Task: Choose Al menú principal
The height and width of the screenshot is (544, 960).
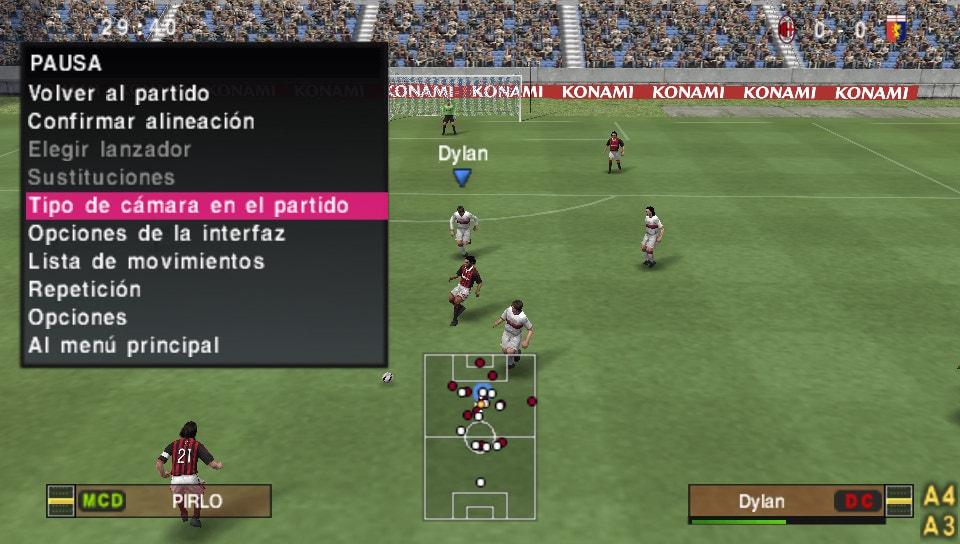Action: [x=124, y=346]
